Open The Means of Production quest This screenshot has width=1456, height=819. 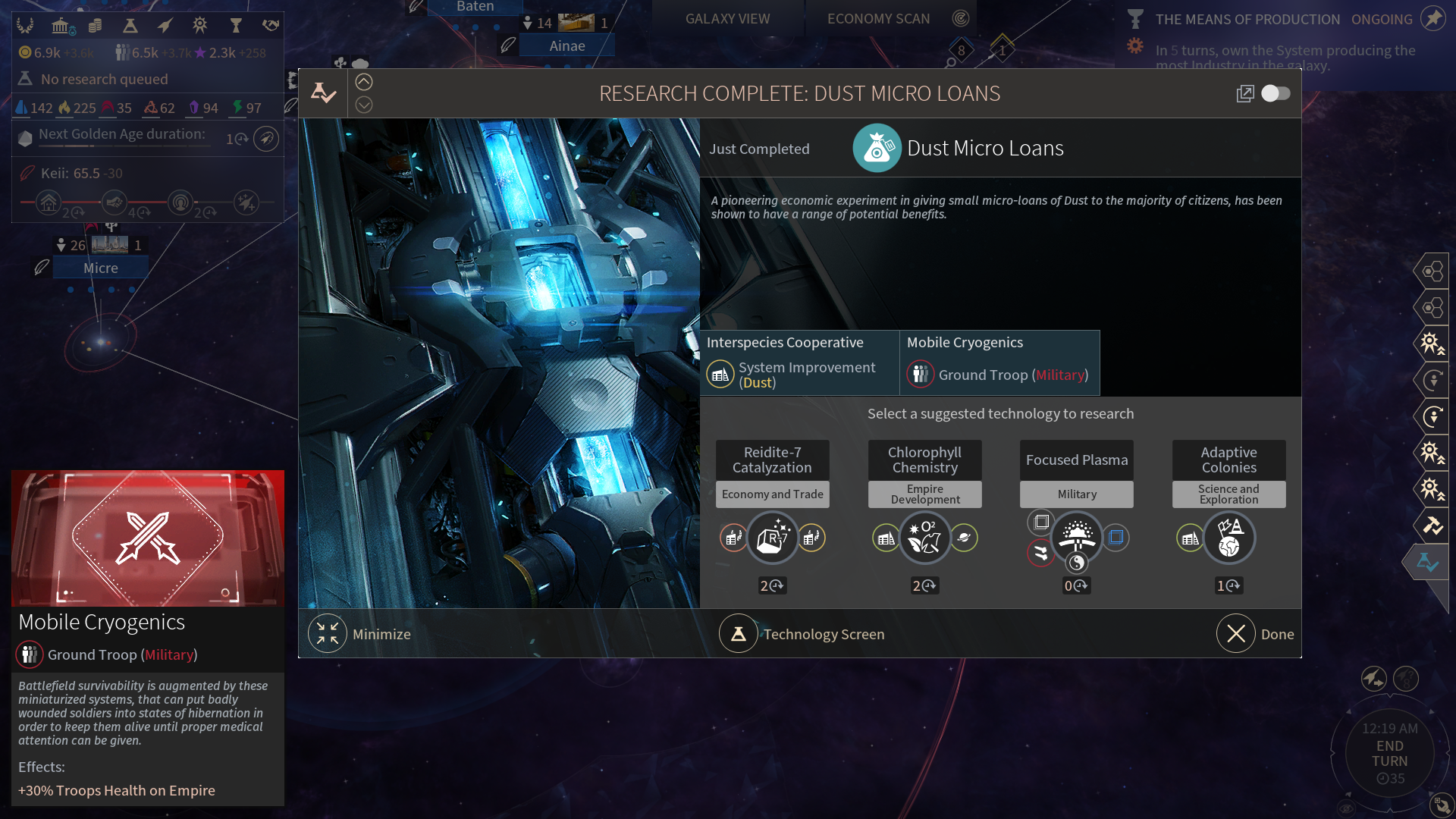pyautogui.click(x=1247, y=20)
